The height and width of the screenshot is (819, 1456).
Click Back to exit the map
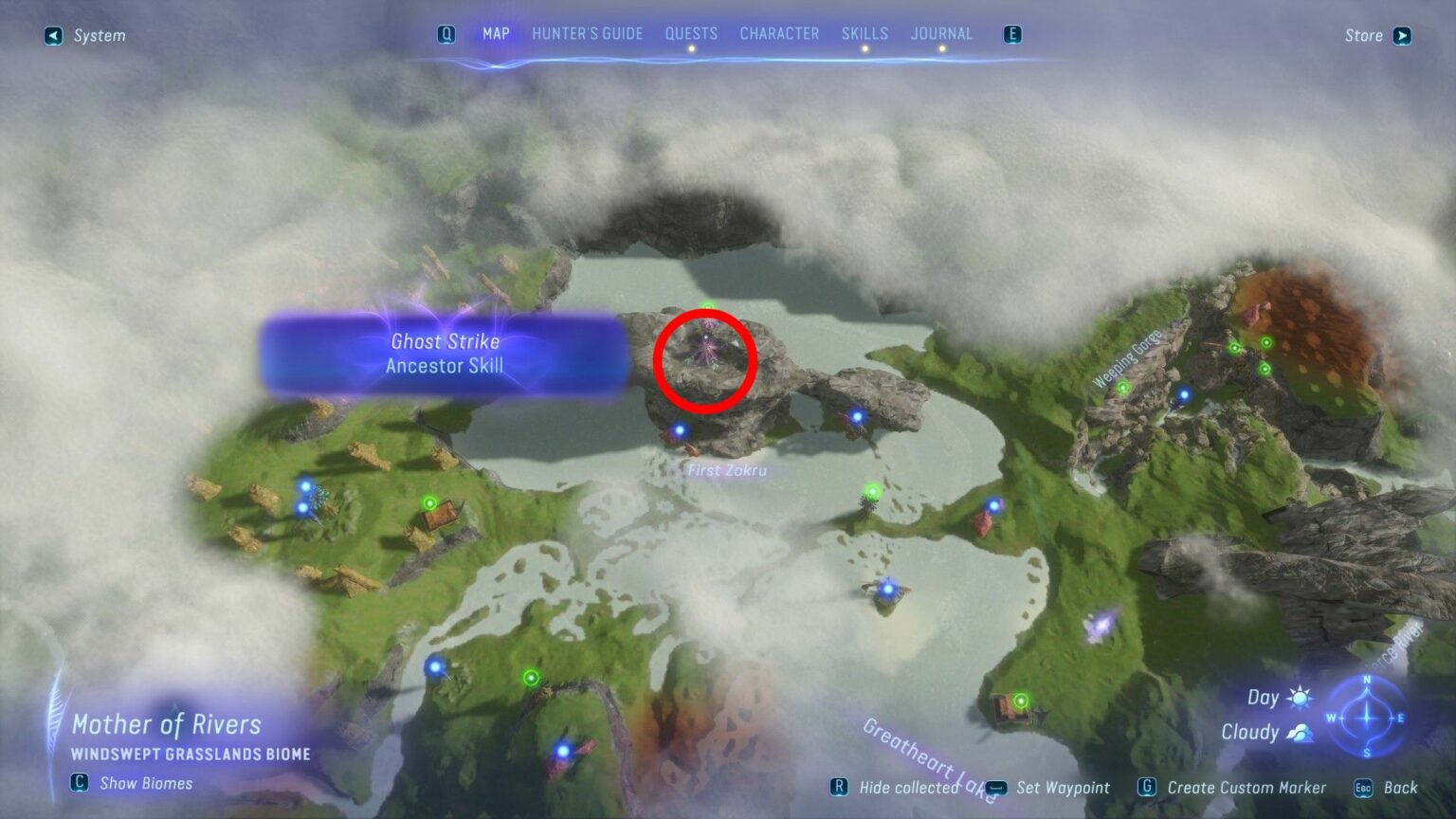pos(1401,788)
